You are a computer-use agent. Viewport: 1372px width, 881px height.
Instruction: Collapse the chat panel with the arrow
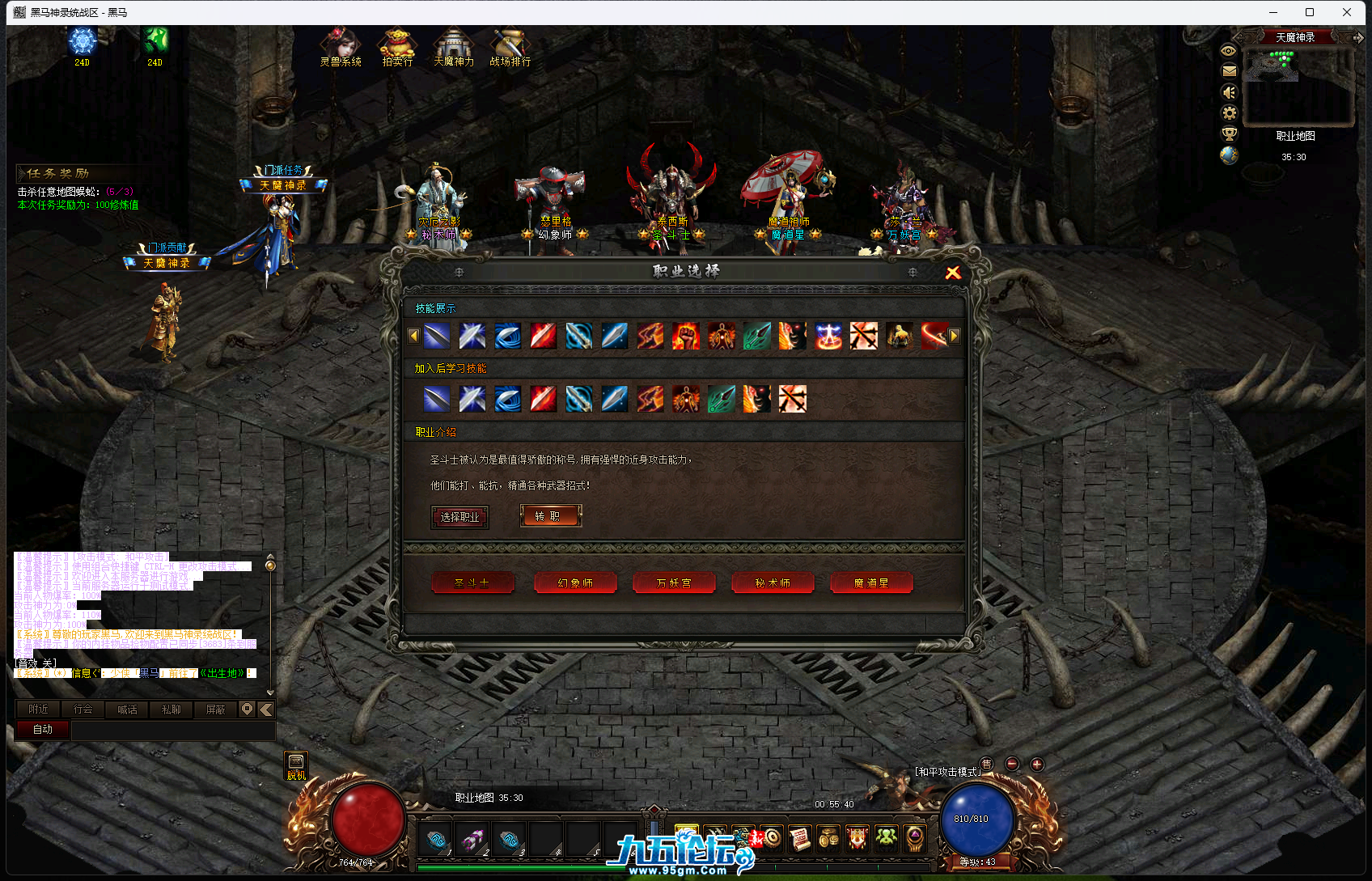[265, 709]
